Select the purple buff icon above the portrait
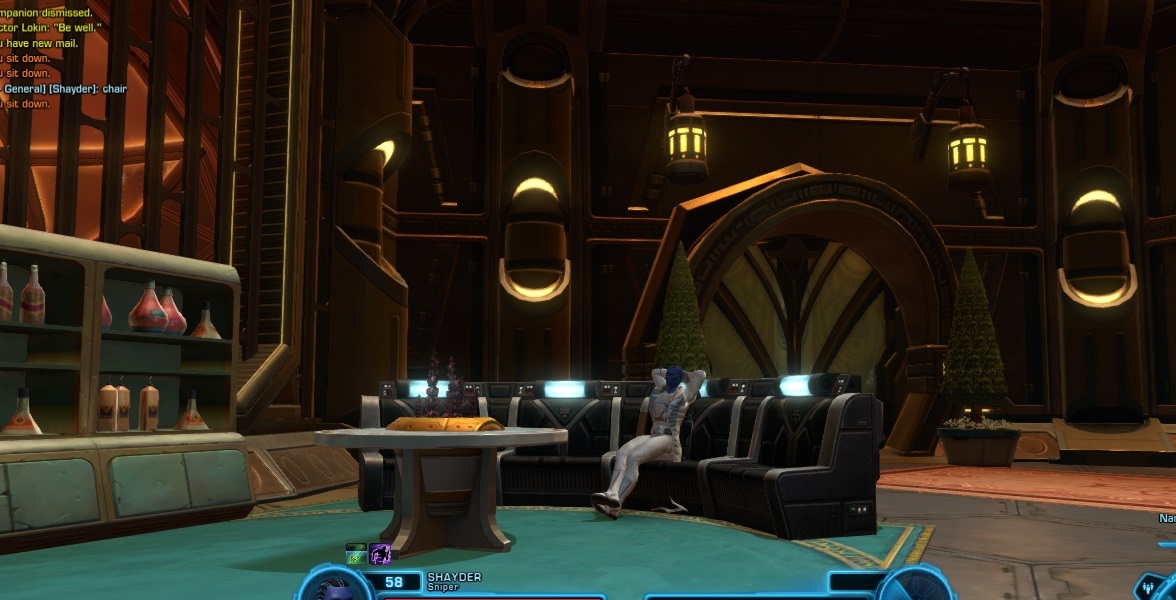Viewport: 1176px width, 600px height. pyautogui.click(x=379, y=554)
